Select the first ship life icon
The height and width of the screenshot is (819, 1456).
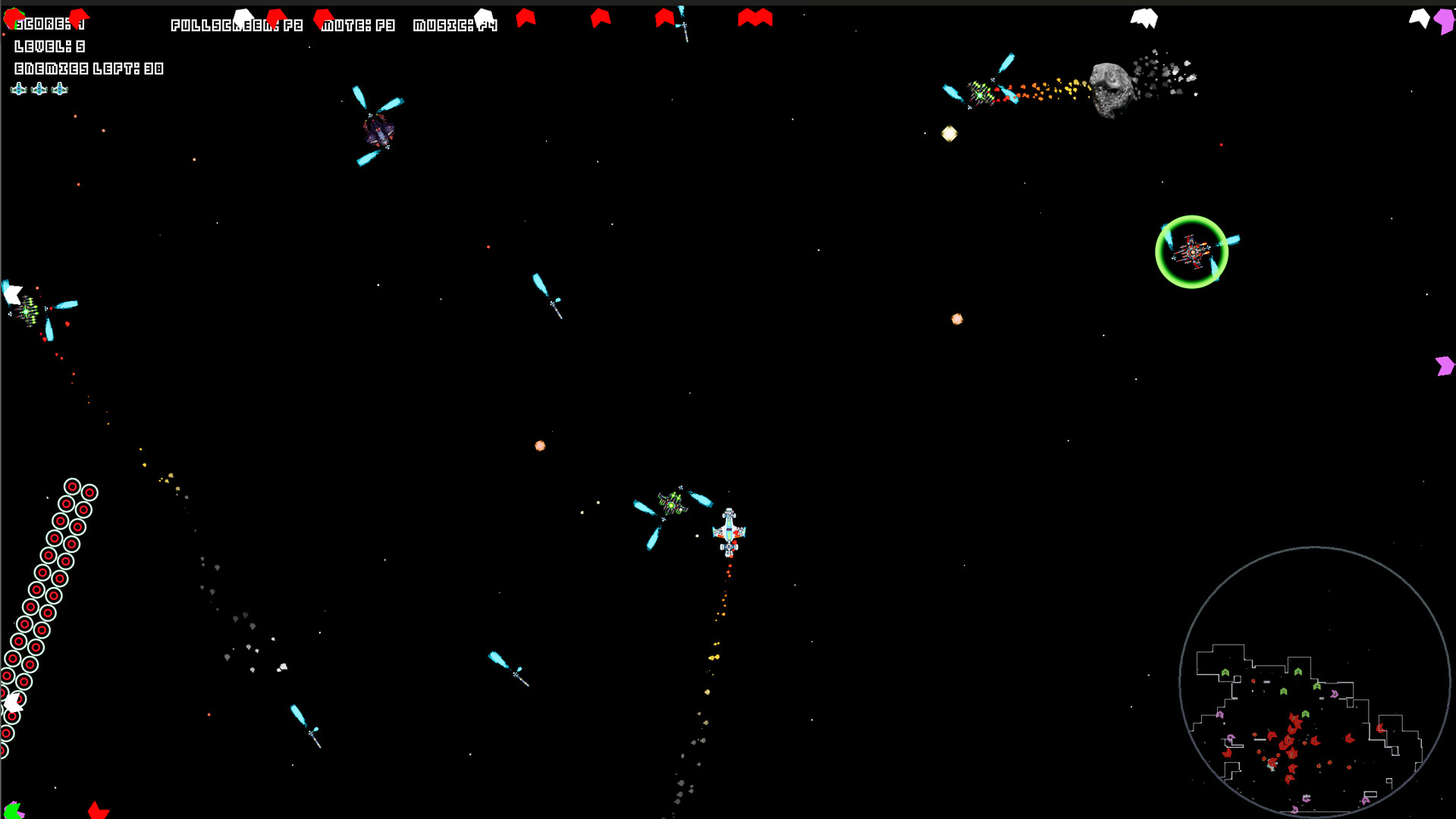click(19, 89)
